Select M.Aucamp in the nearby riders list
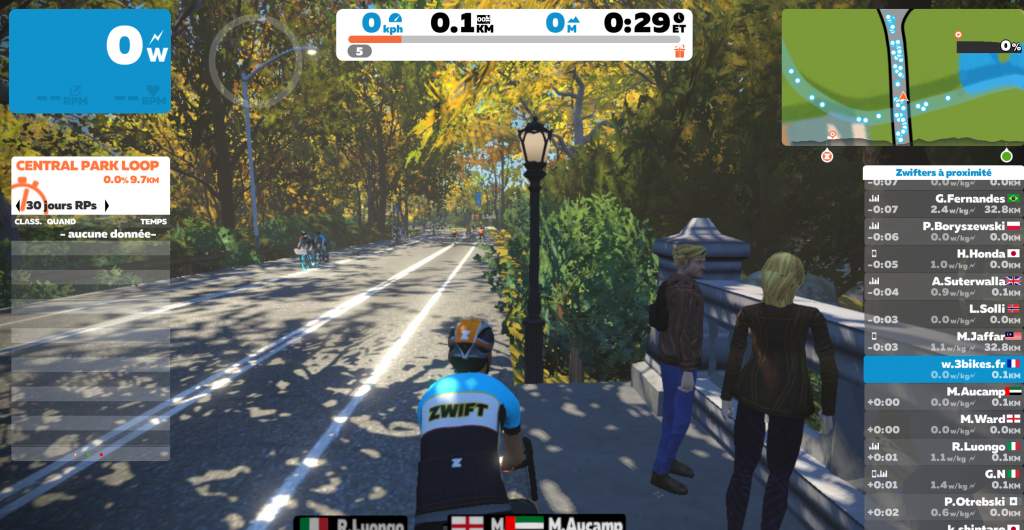Screen dimensions: 1024x530 pos(942,396)
